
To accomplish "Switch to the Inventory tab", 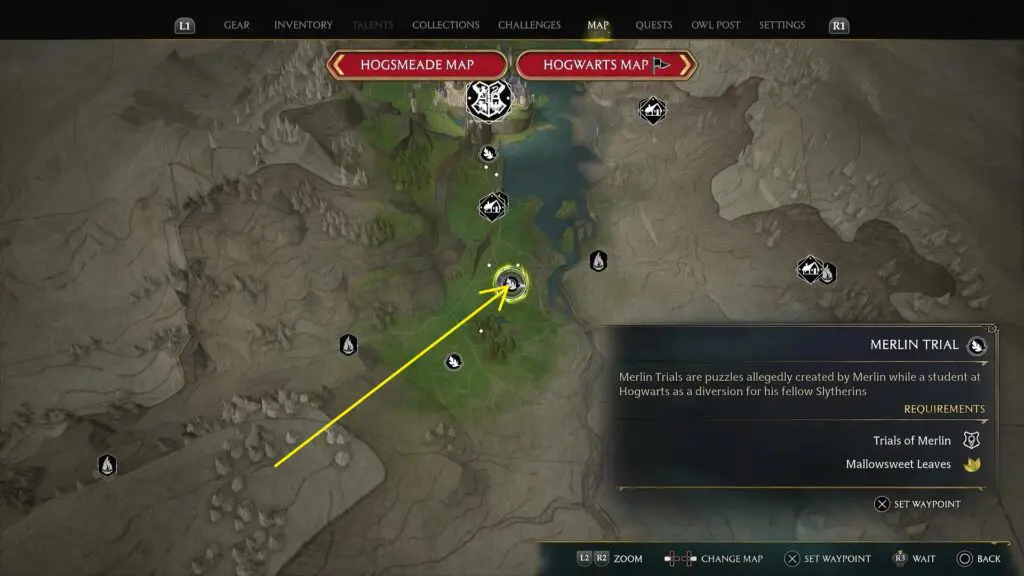I will pos(303,25).
